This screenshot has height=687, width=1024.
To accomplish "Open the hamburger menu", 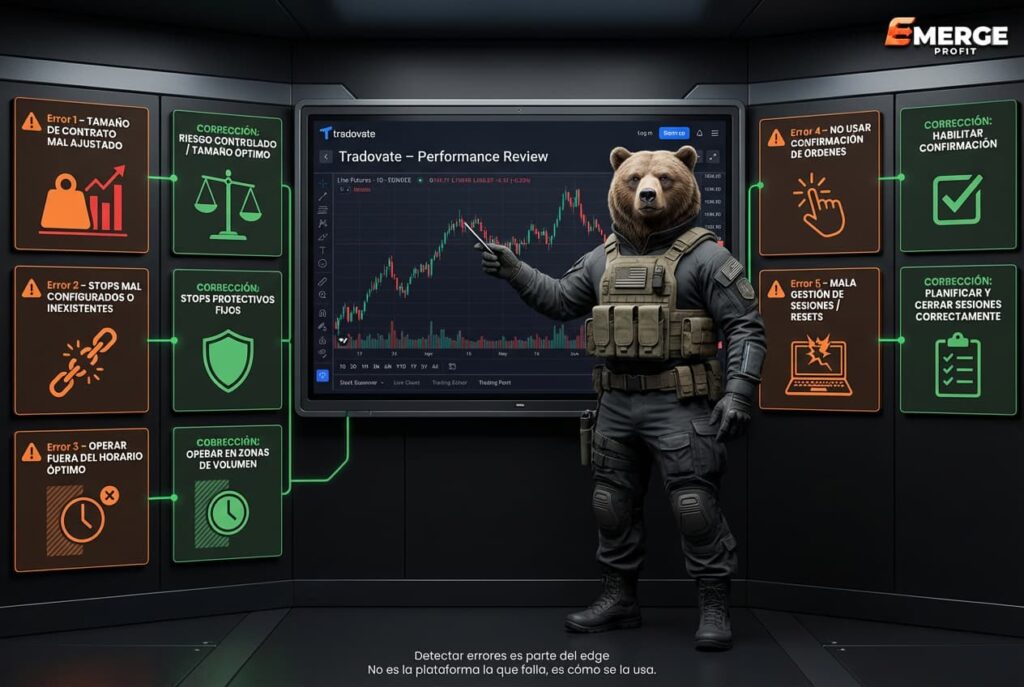I will point(714,133).
